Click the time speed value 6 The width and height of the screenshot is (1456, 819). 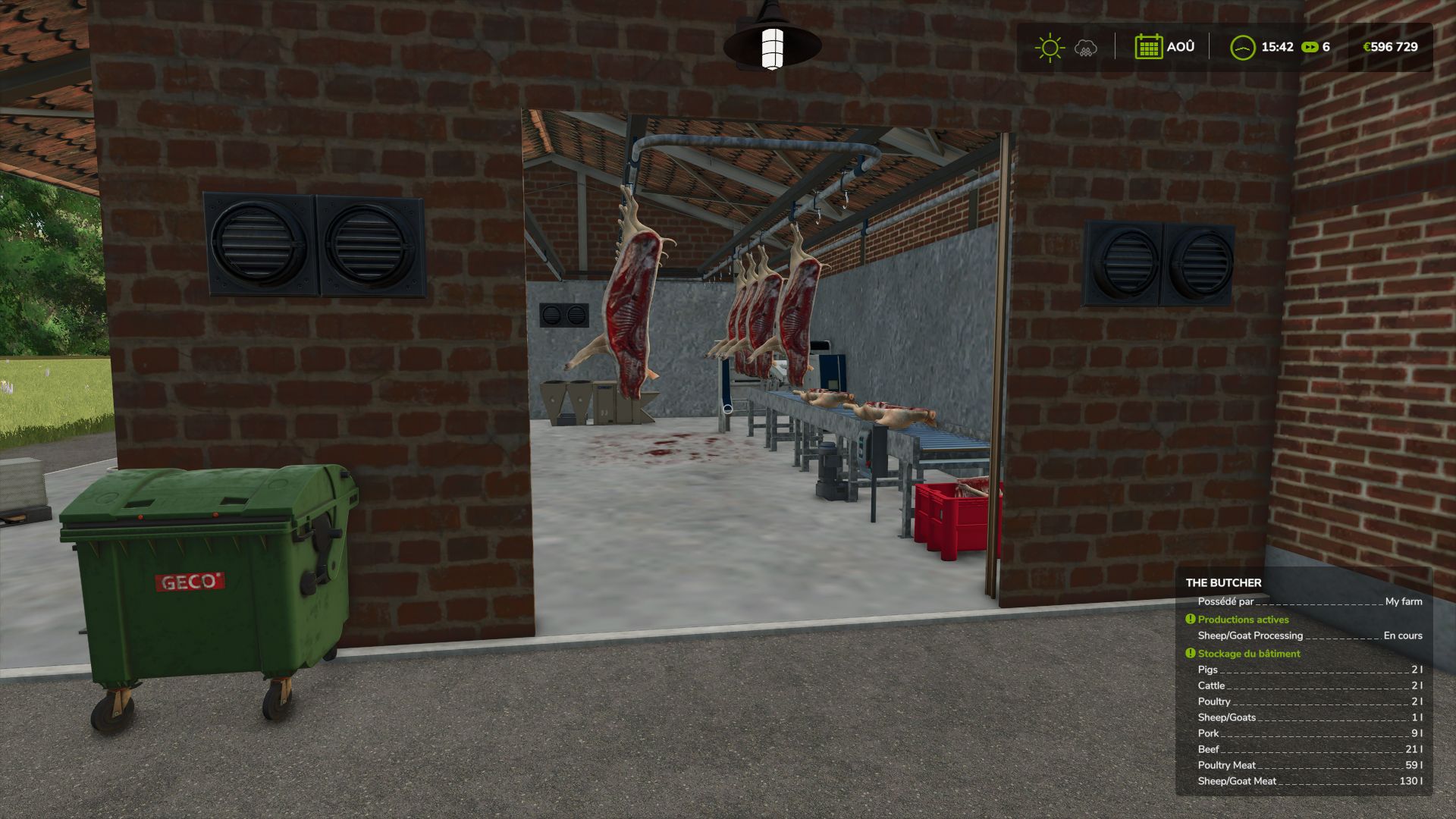[1326, 47]
